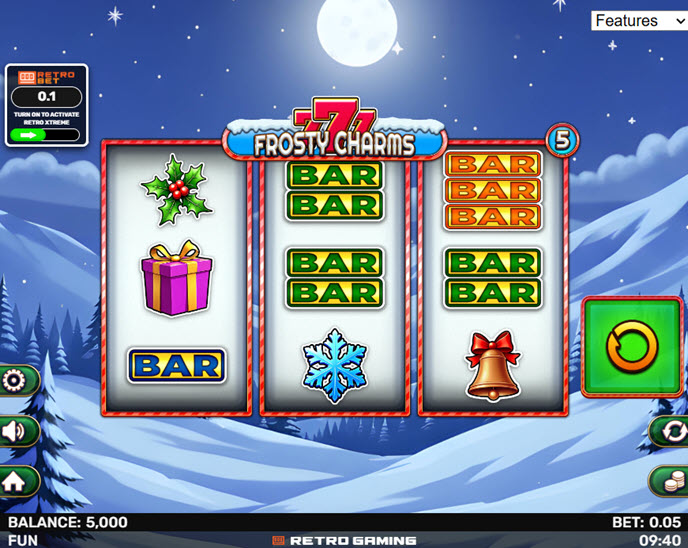688x548 pixels.
Task: Mute the sound with the speaker icon
Action: click(x=15, y=431)
